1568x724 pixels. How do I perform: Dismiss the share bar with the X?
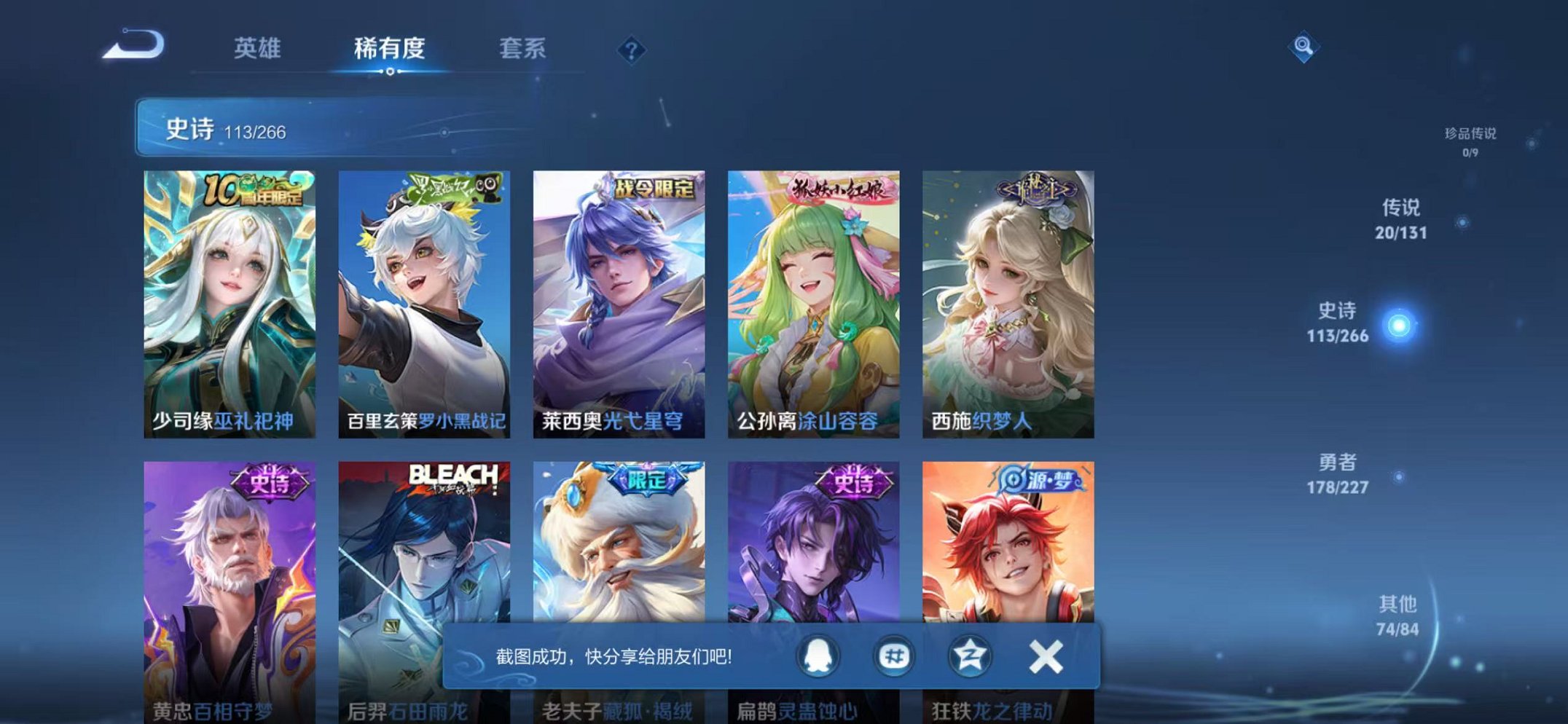pyautogui.click(x=1044, y=655)
